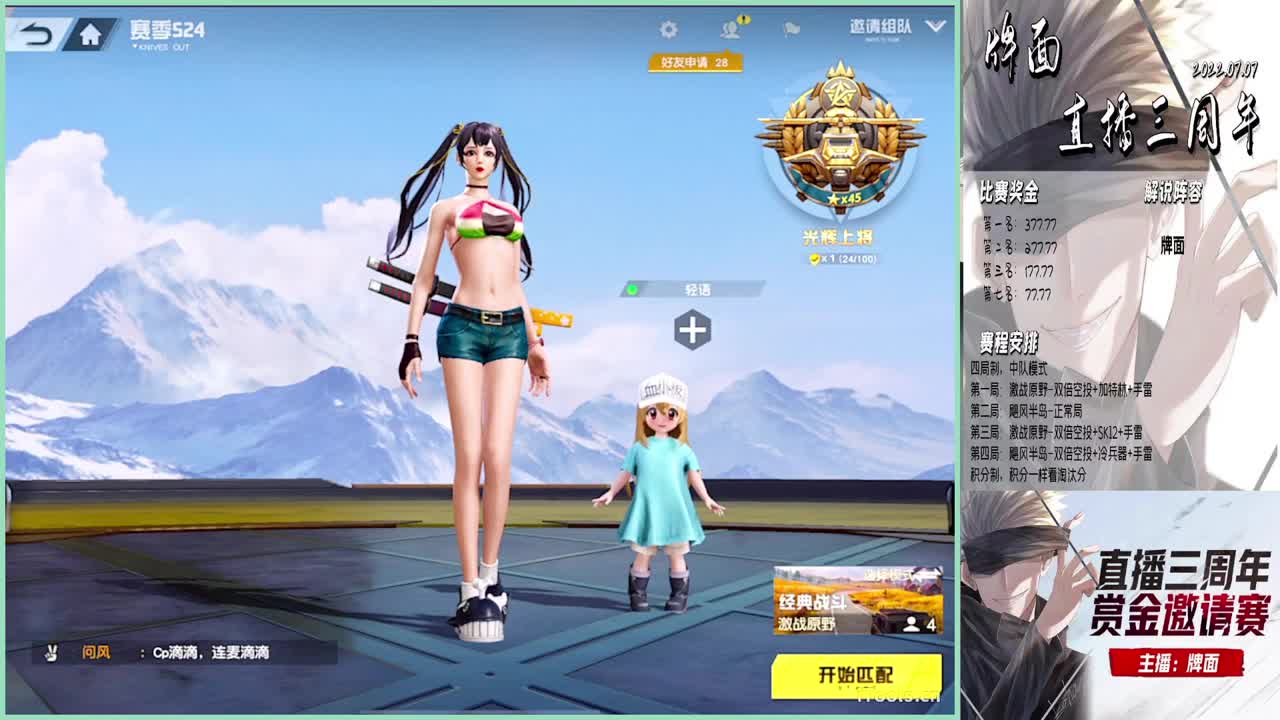Open the friends icon with notification badge
Screen dimensions: 1280x720
point(730,30)
